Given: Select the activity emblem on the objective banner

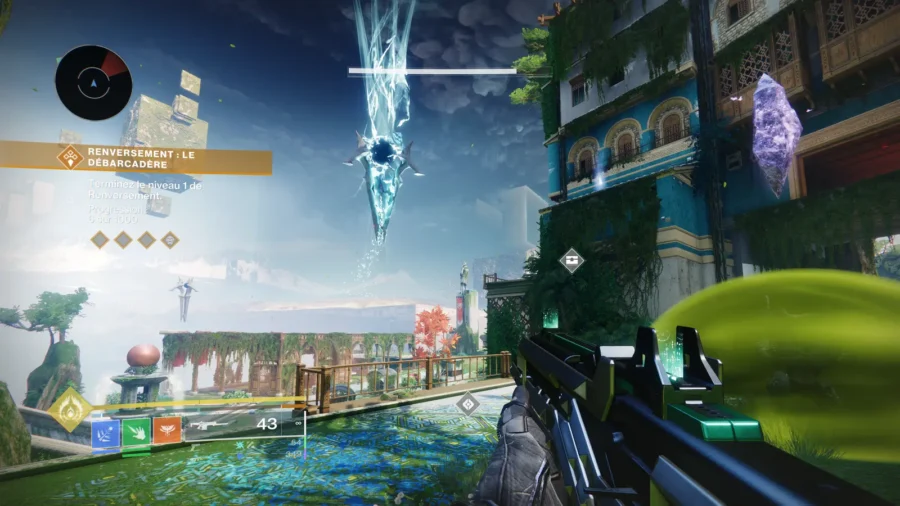Looking at the screenshot, I should pyautogui.click(x=71, y=156).
